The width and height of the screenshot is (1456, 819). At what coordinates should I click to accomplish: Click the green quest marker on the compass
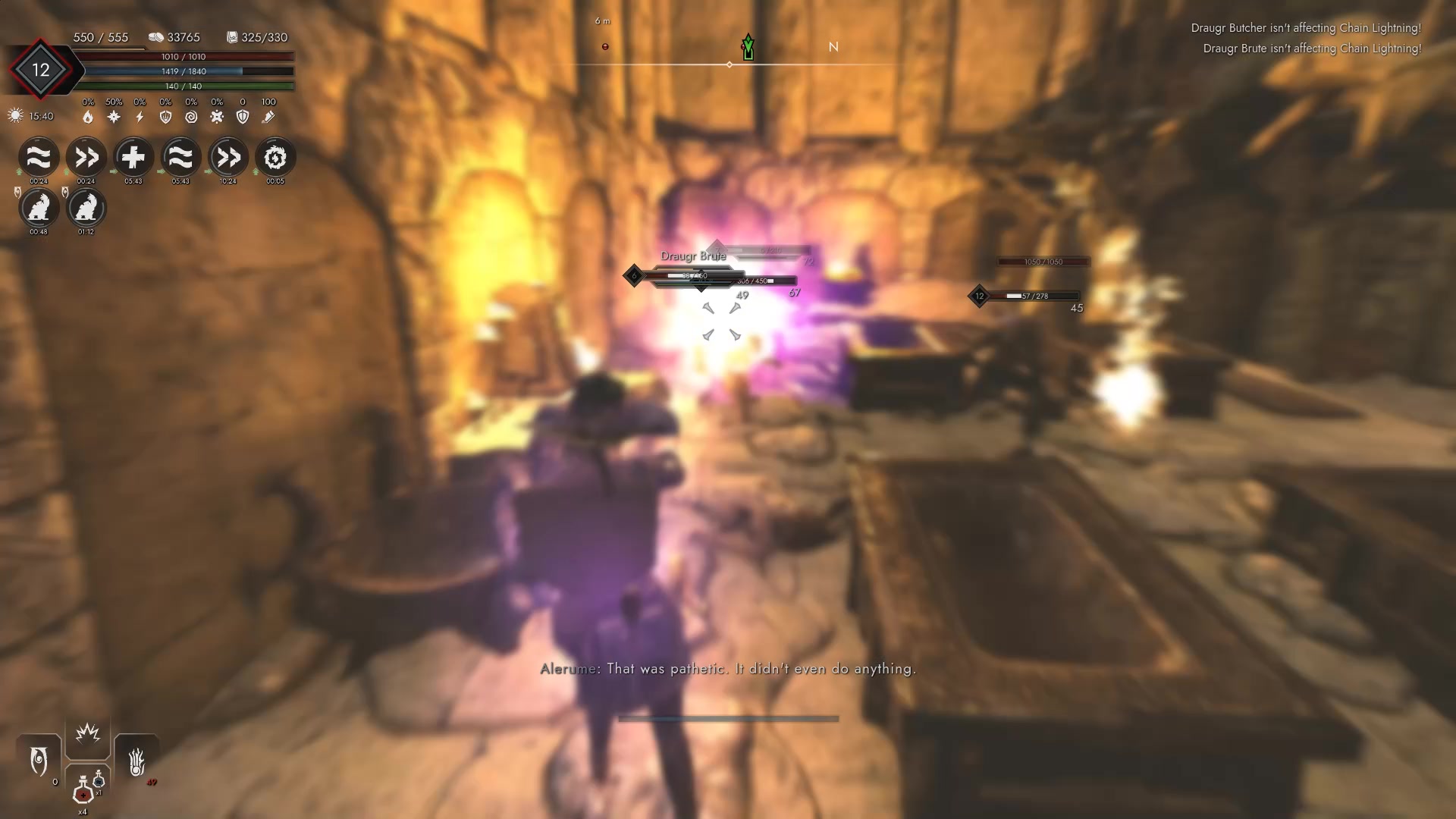(747, 45)
